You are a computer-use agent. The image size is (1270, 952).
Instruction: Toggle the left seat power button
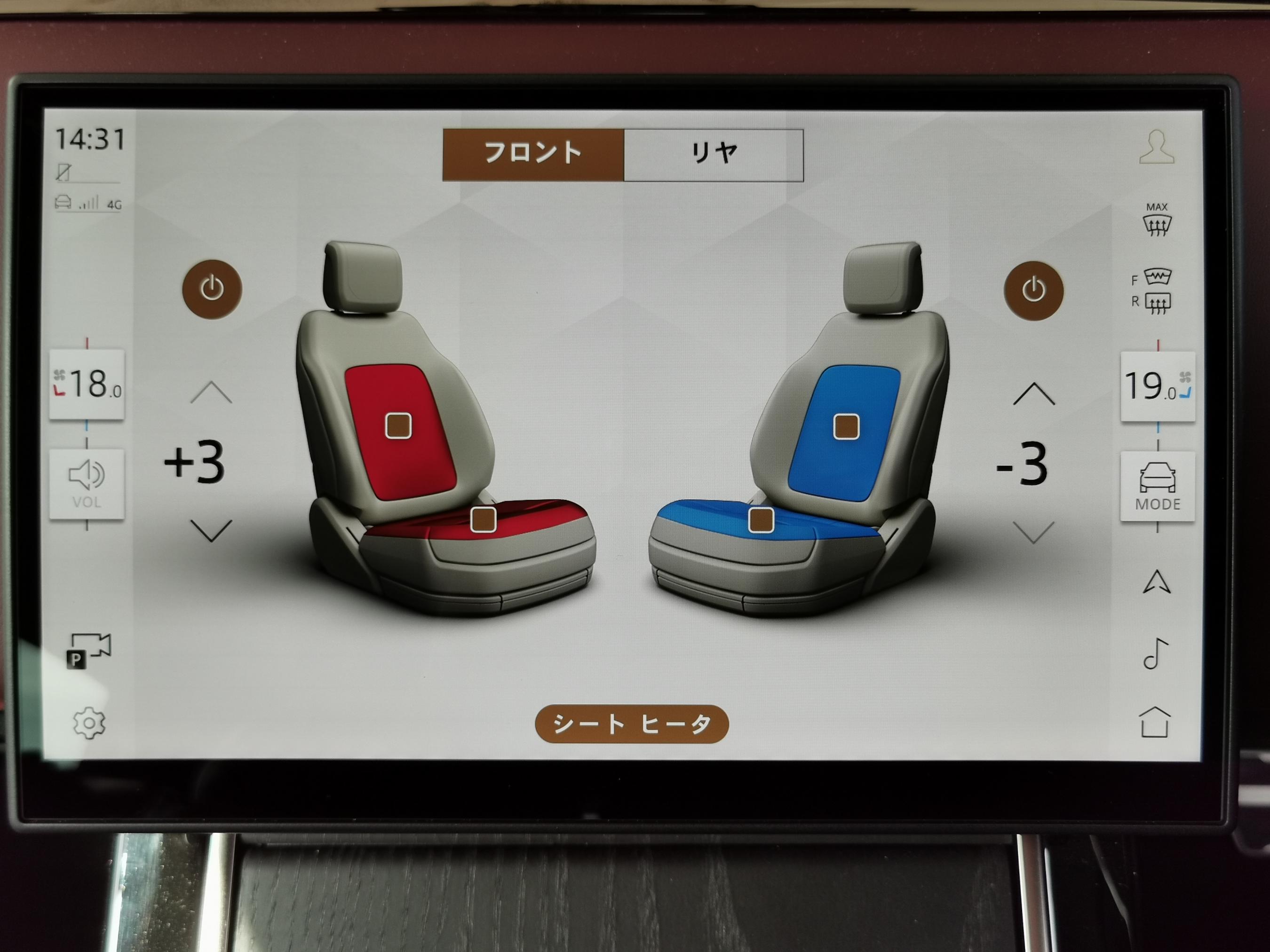[x=212, y=289]
